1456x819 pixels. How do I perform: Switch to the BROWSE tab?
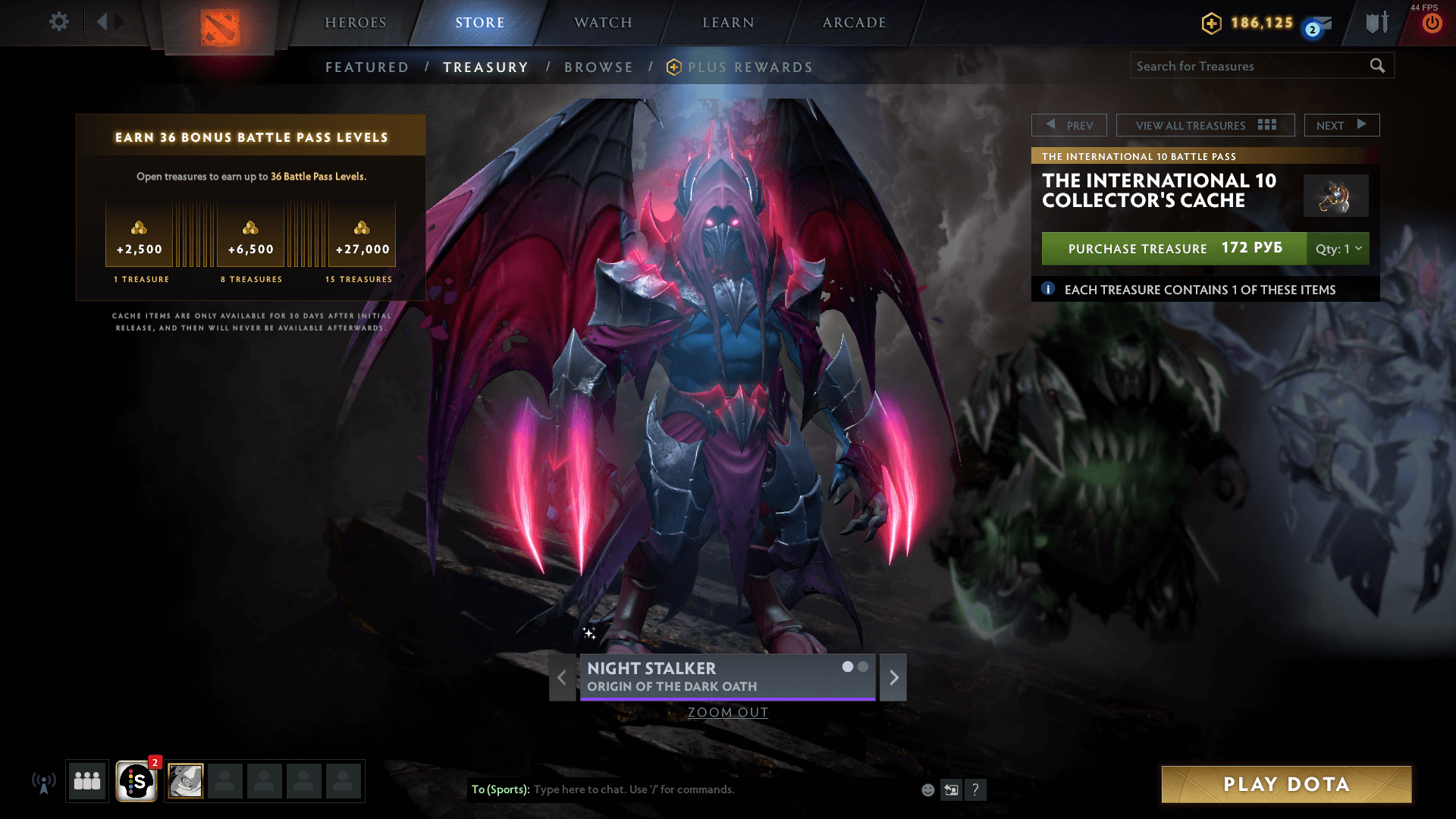click(598, 67)
